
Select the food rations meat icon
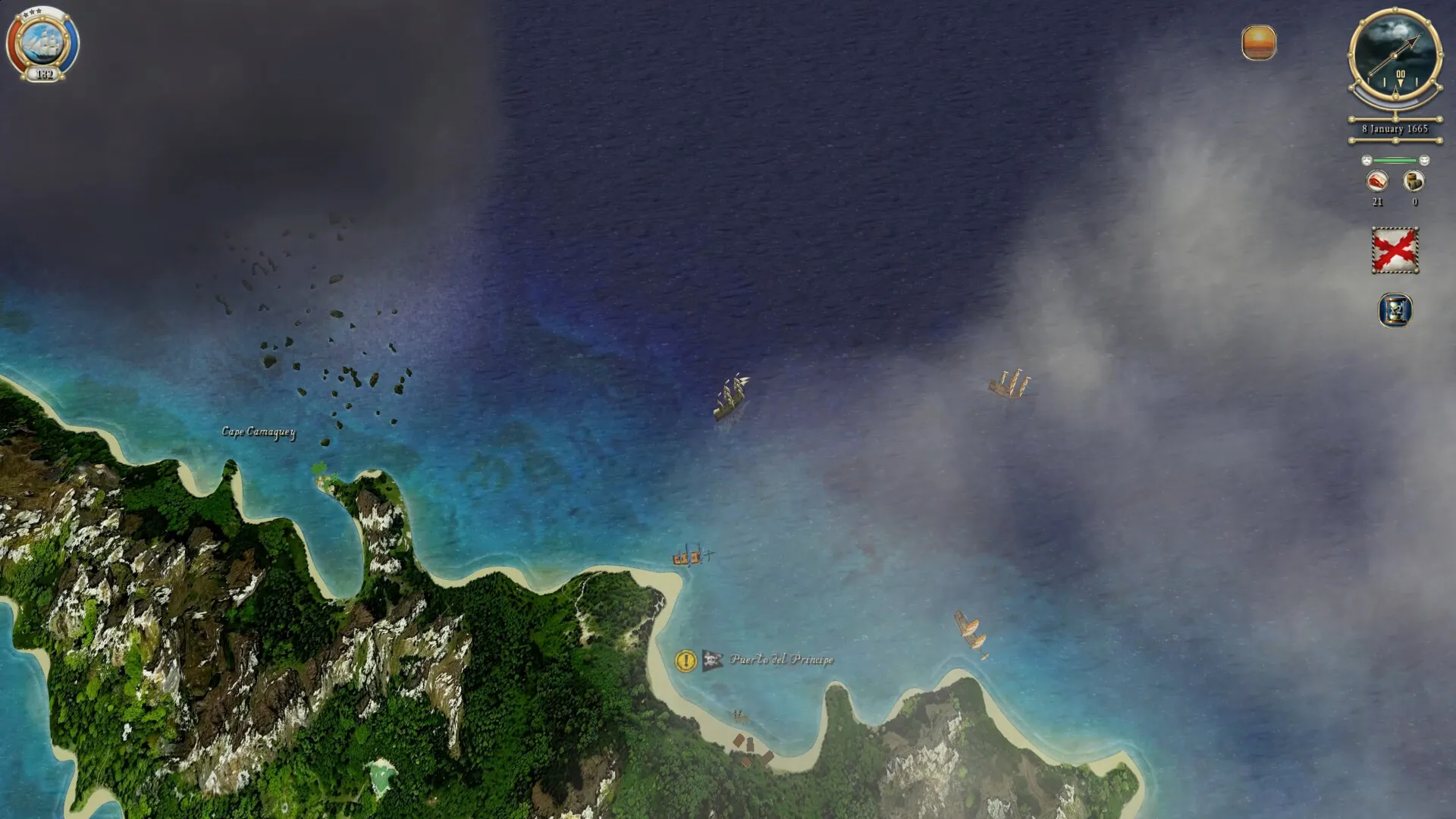point(1378,180)
